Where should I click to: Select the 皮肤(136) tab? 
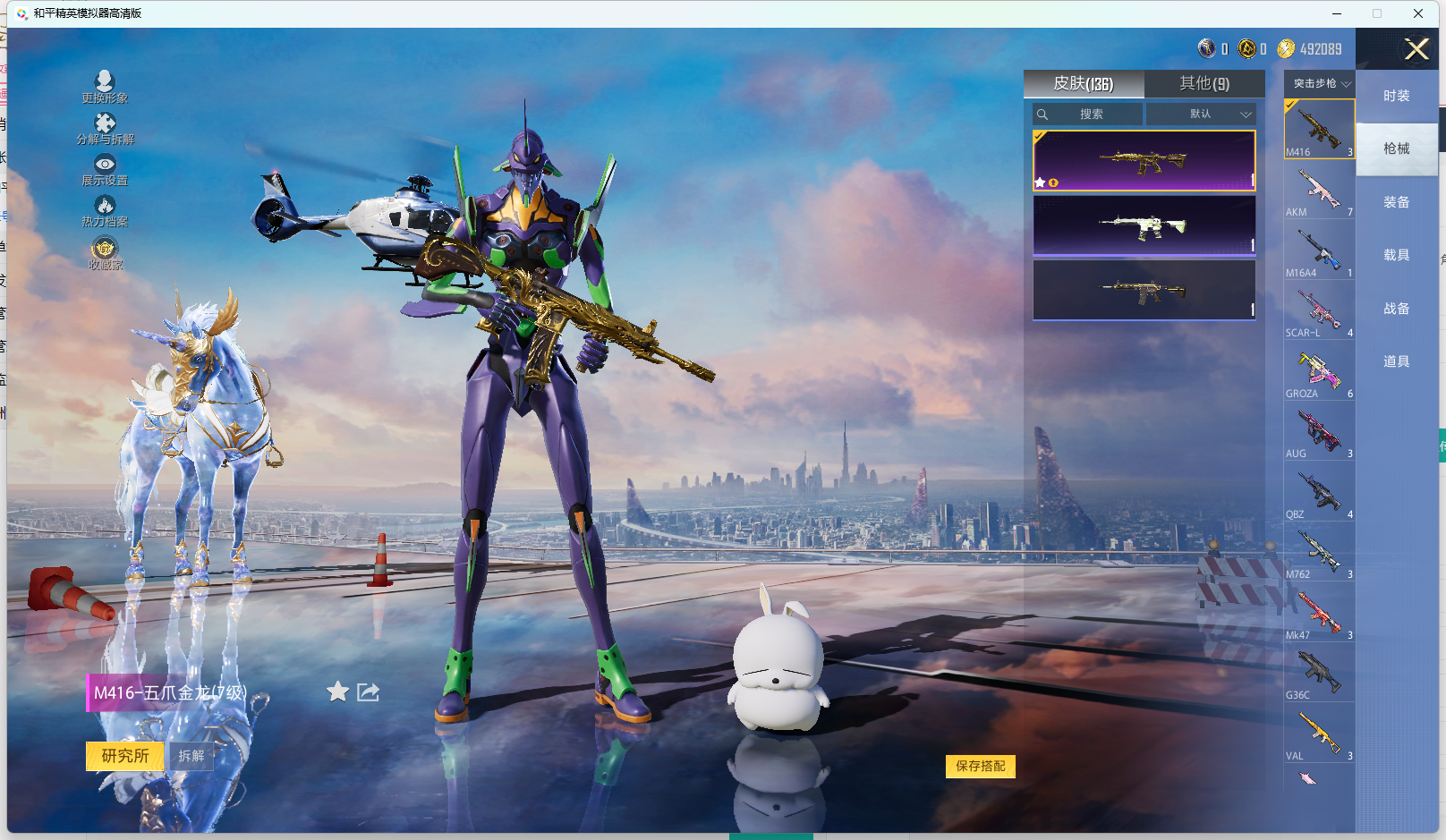pyautogui.click(x=1083, y=83)
